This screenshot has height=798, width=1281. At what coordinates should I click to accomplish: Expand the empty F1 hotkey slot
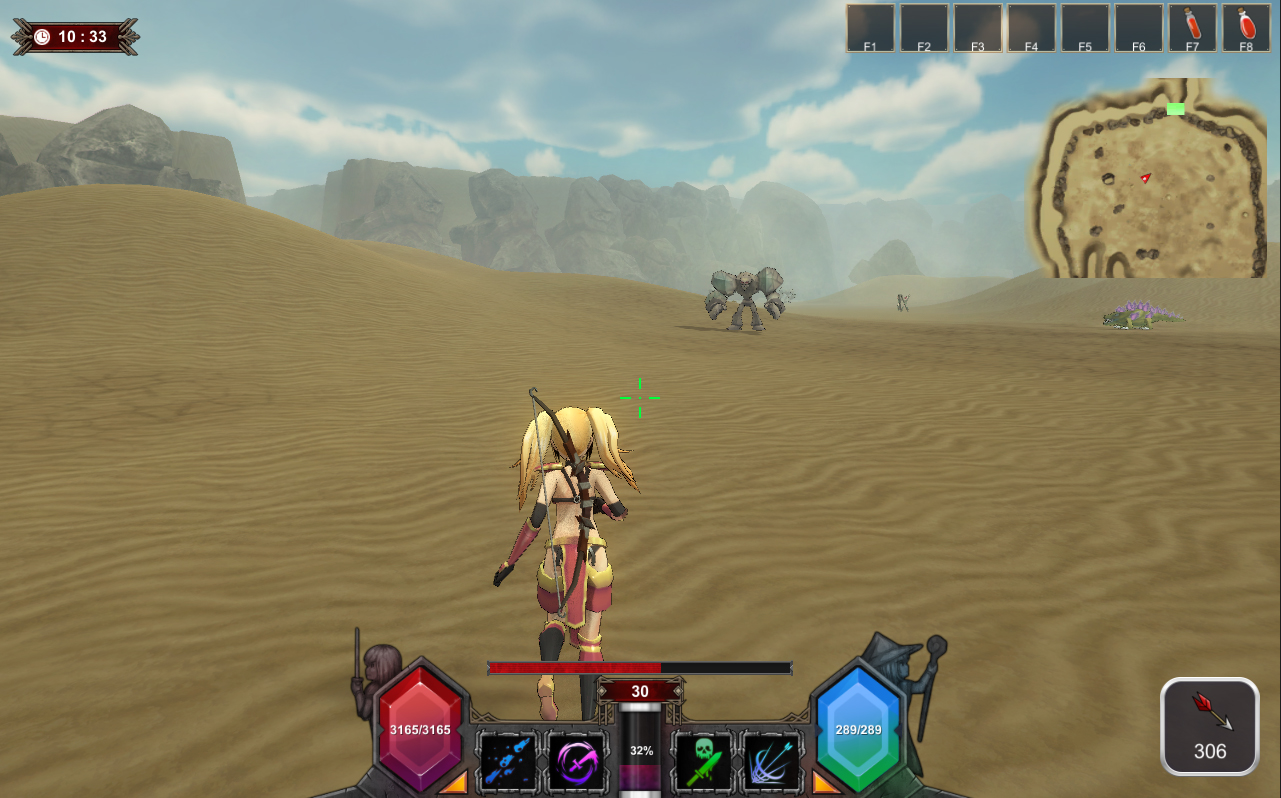click(x=869, y=25)
